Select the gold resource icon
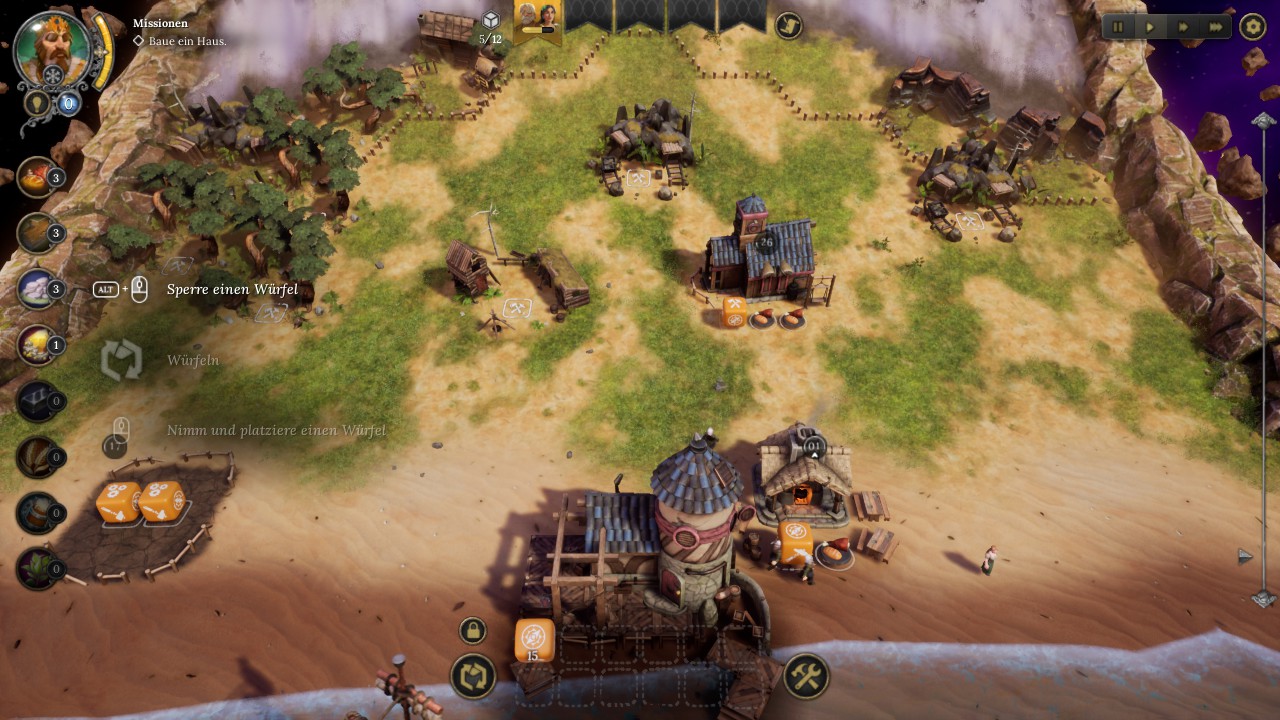The height and width of the screenshot is (720, 1280). point(37,345)
